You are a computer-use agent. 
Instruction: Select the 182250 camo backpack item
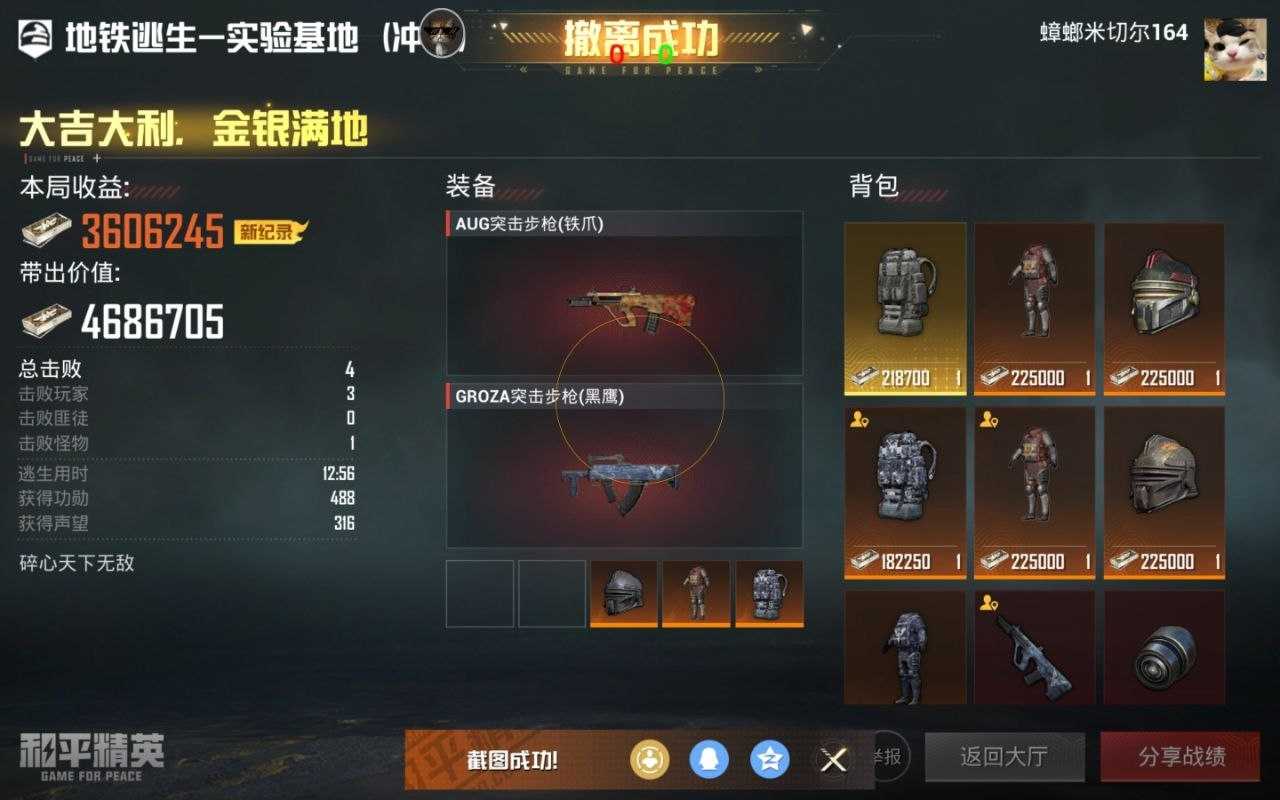click(905, 492)
